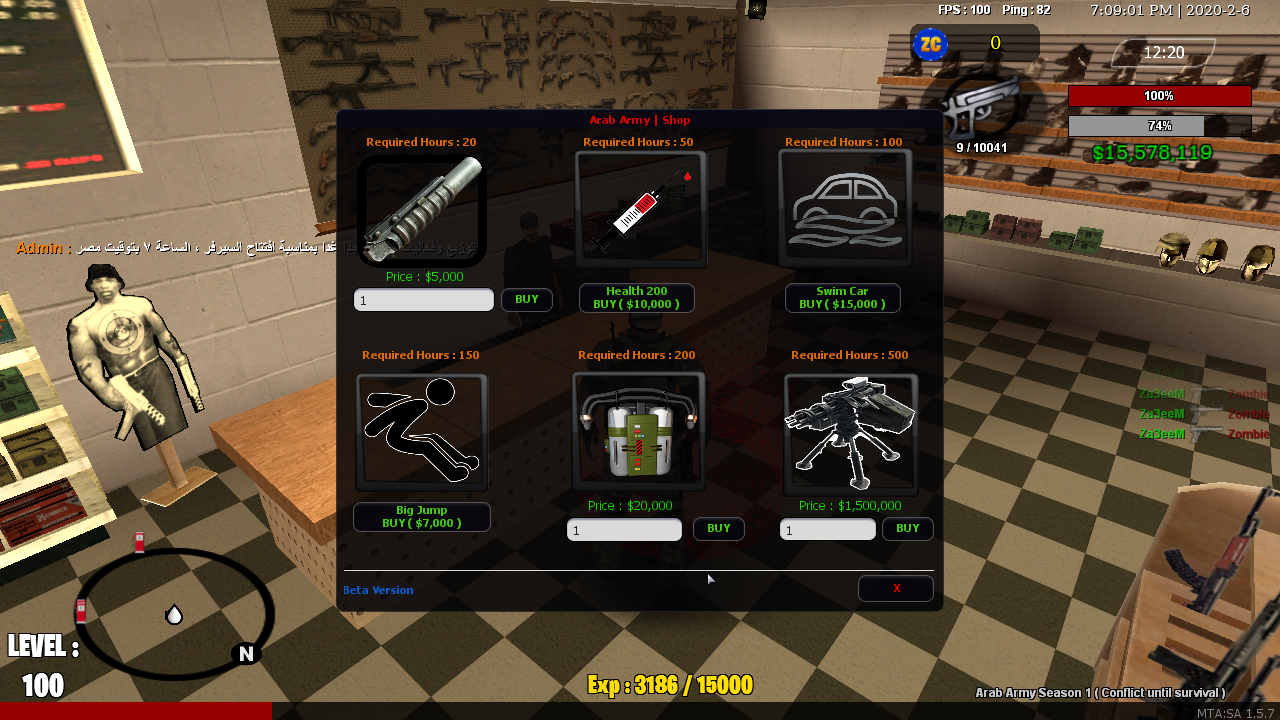Buy Swim Car for $15,000

tap(842, 297)
